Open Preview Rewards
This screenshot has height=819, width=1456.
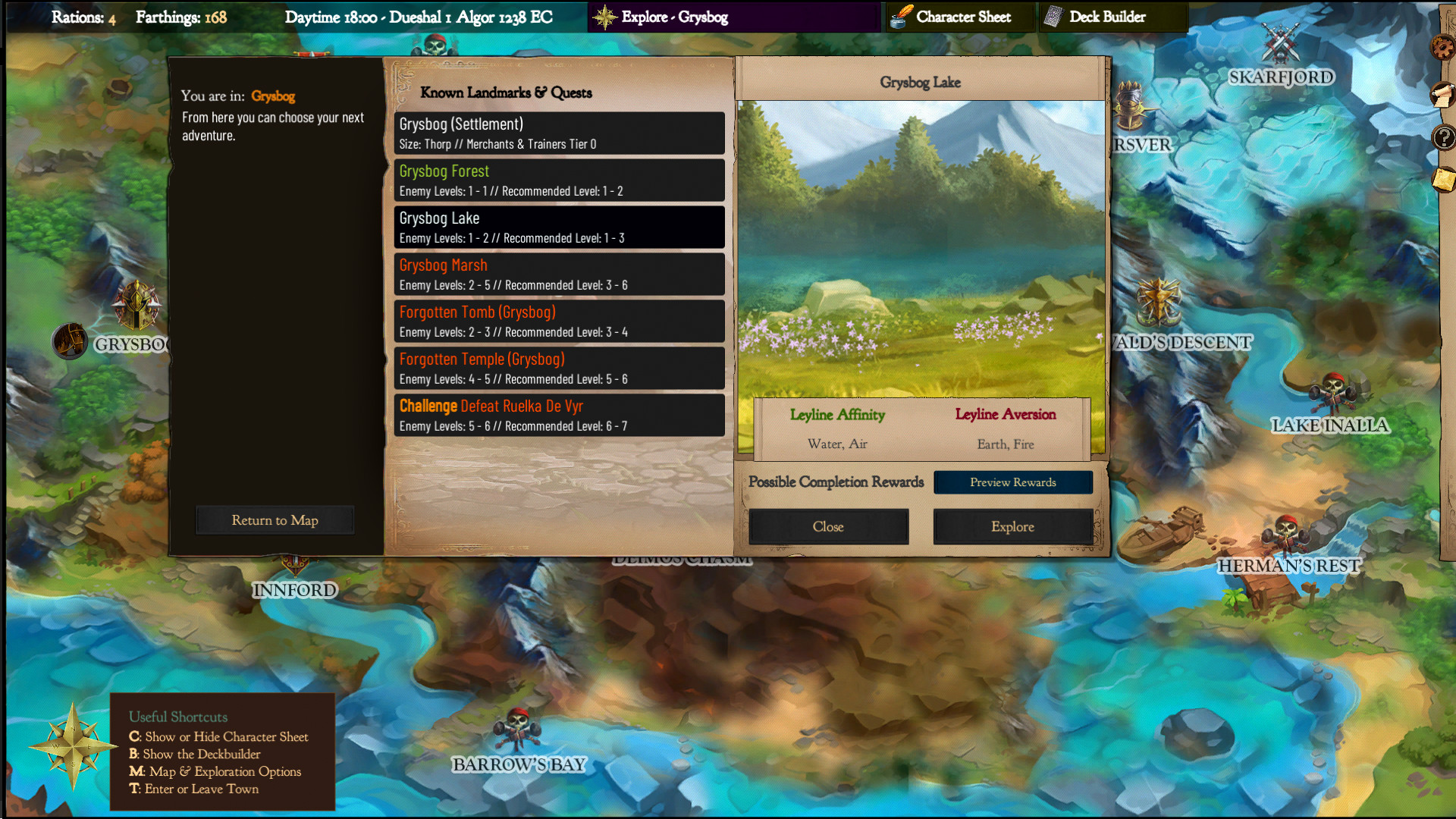(x=1013, y=482)
